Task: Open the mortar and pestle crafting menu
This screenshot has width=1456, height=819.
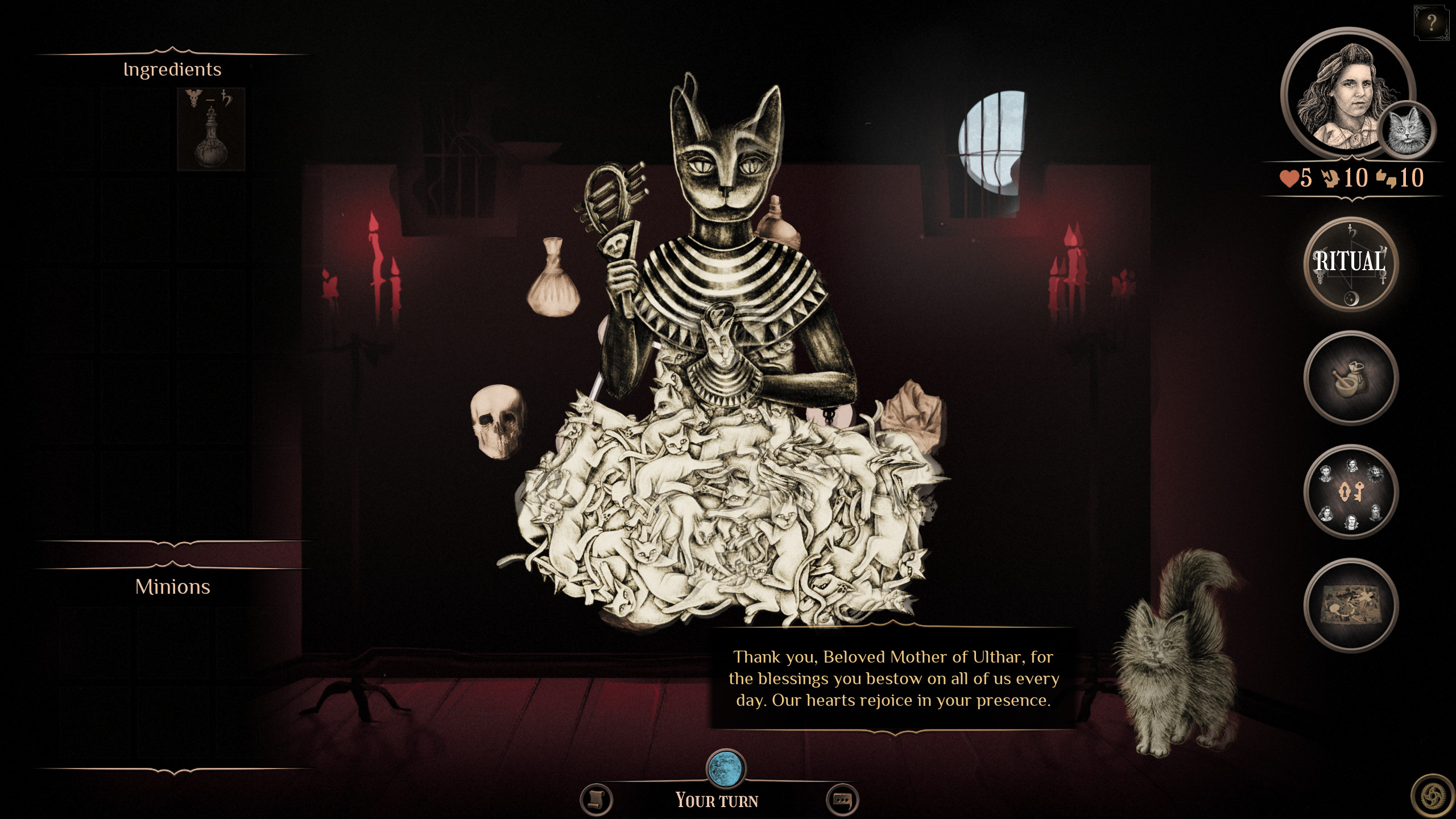Action: coord(1350,379)
